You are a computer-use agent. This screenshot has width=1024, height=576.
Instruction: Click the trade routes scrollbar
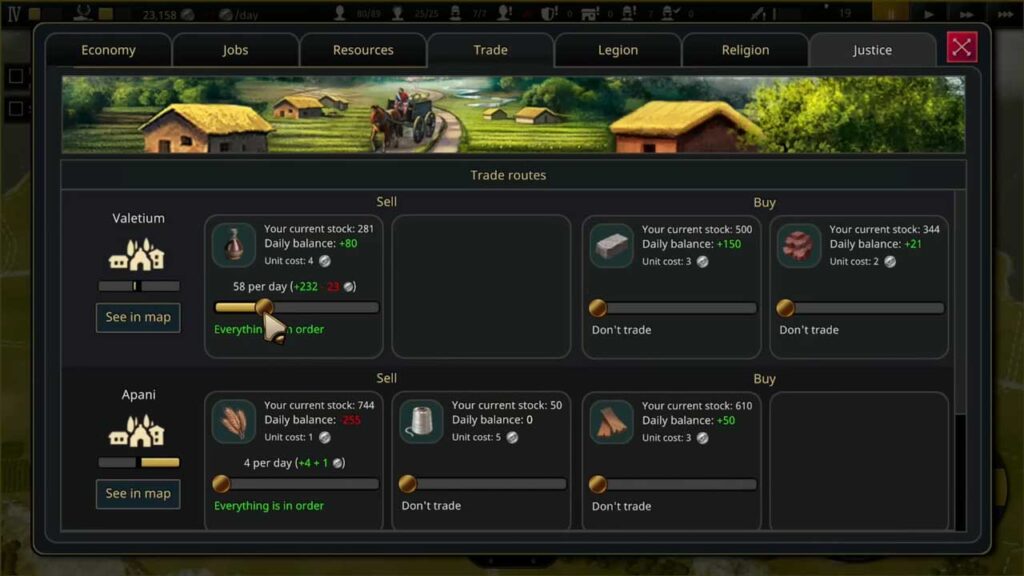(x=961, y=300)
